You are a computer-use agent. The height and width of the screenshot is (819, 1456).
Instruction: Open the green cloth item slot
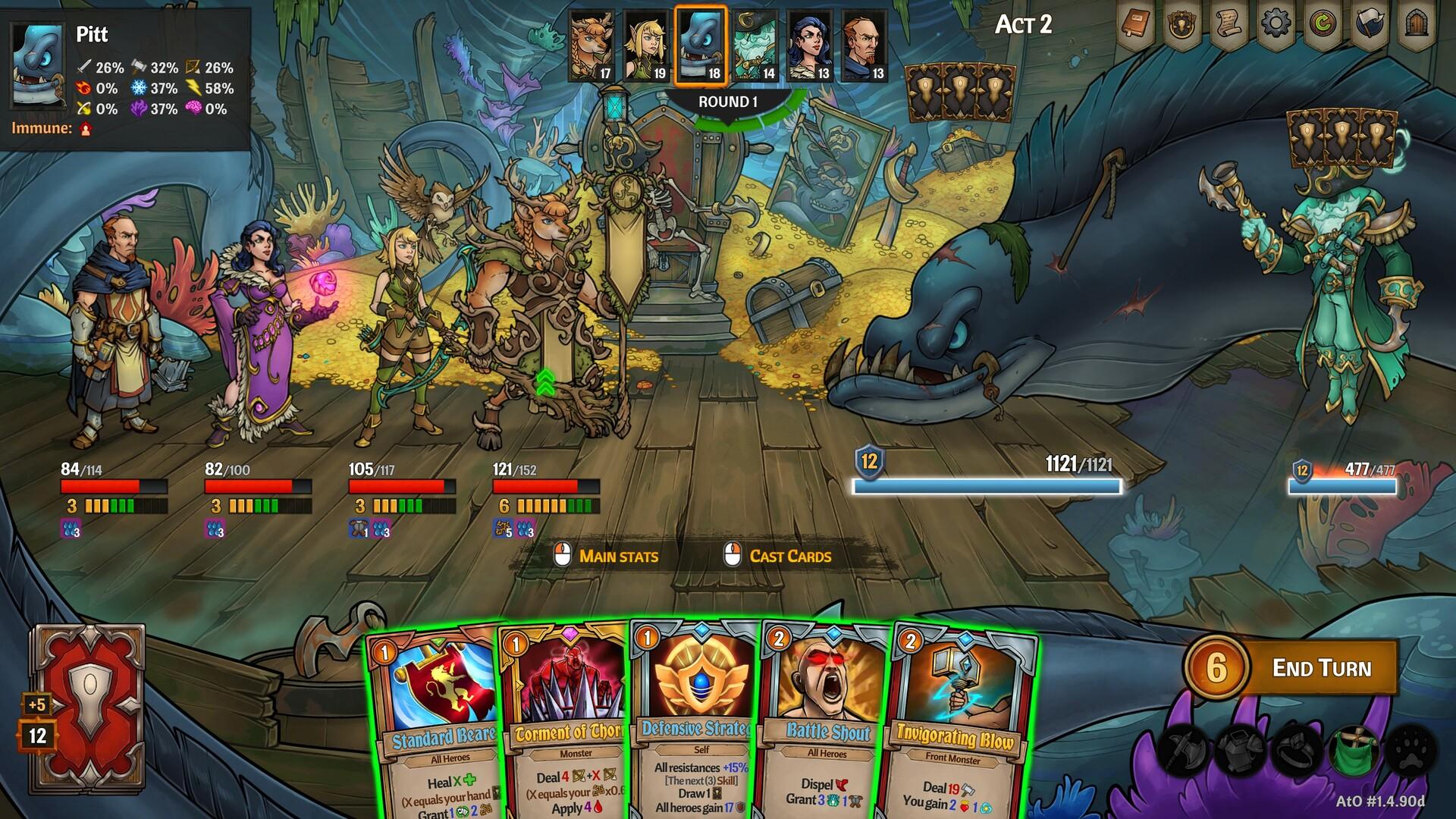1352,749
